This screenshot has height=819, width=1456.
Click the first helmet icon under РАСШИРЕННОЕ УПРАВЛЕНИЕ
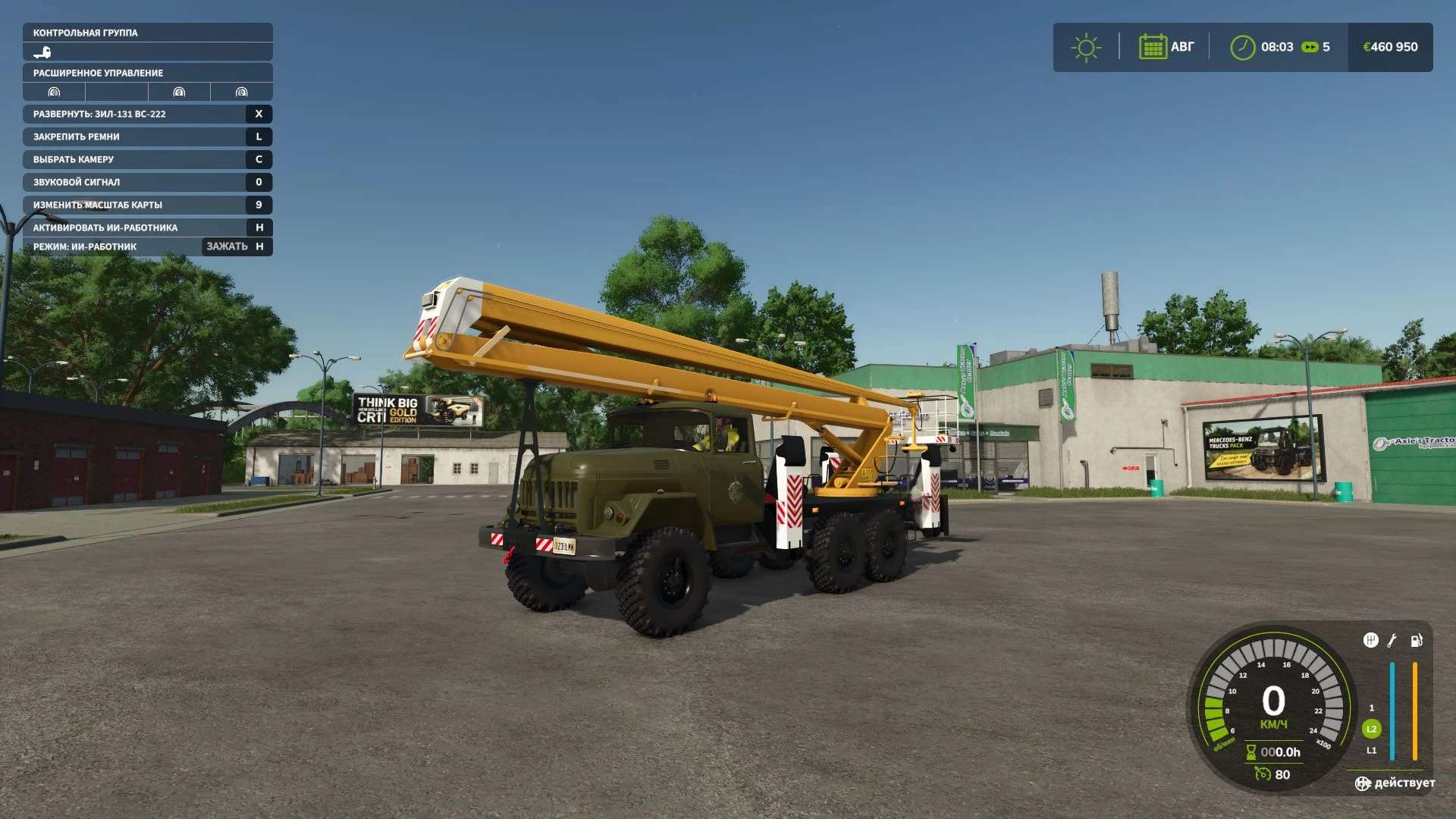54,92
